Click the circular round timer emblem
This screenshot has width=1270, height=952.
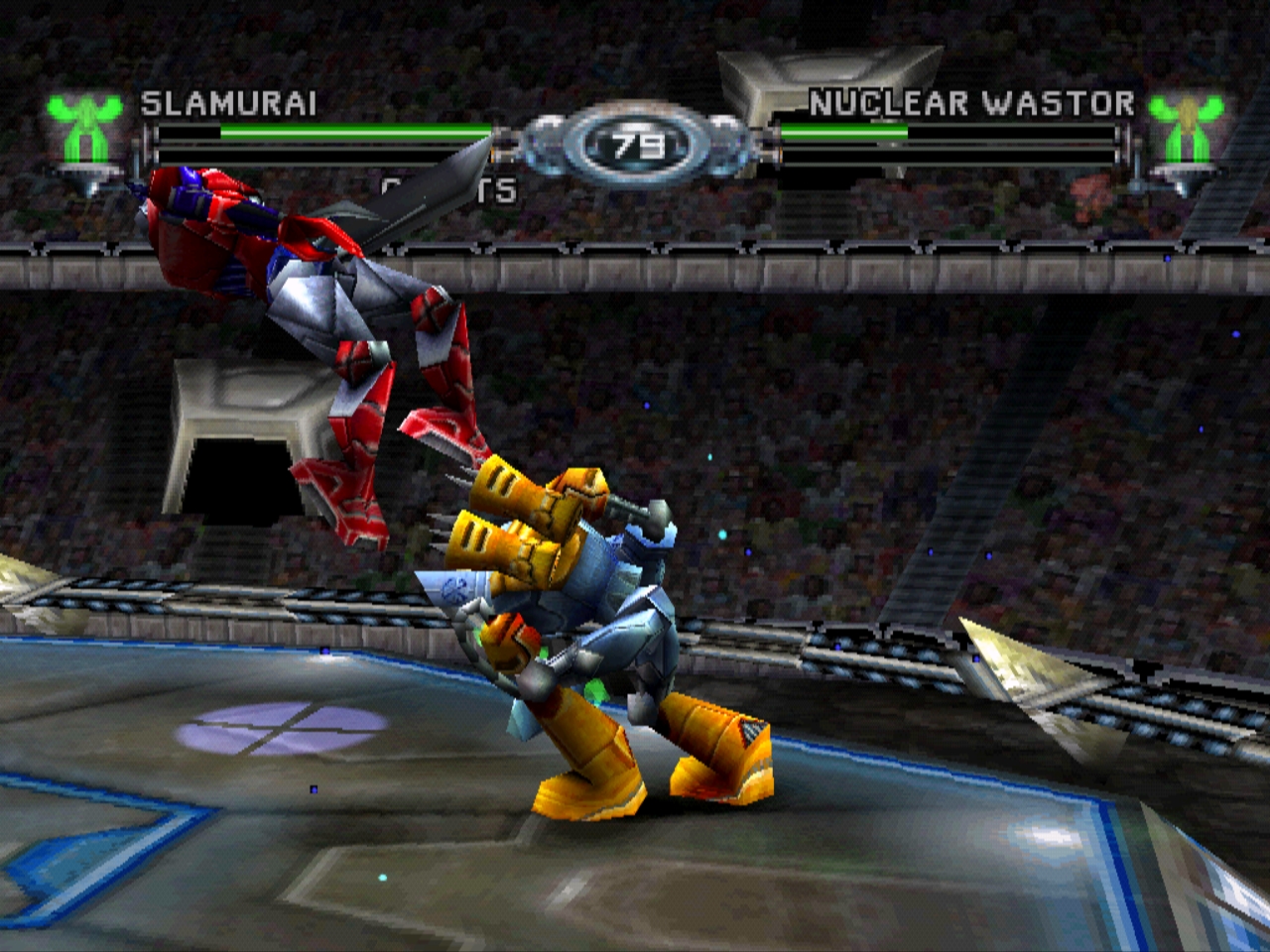tap(635, 142)
